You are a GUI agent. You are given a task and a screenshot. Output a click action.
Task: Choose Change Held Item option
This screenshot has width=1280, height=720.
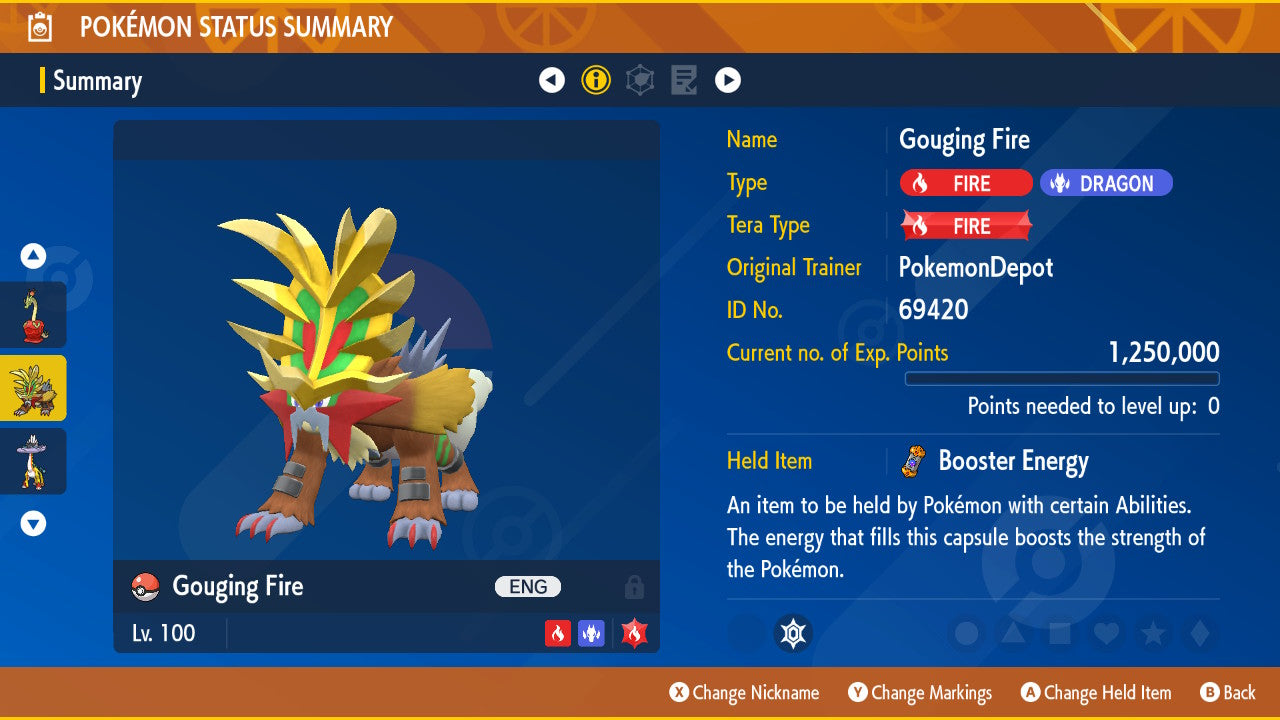coord(1096,693)
